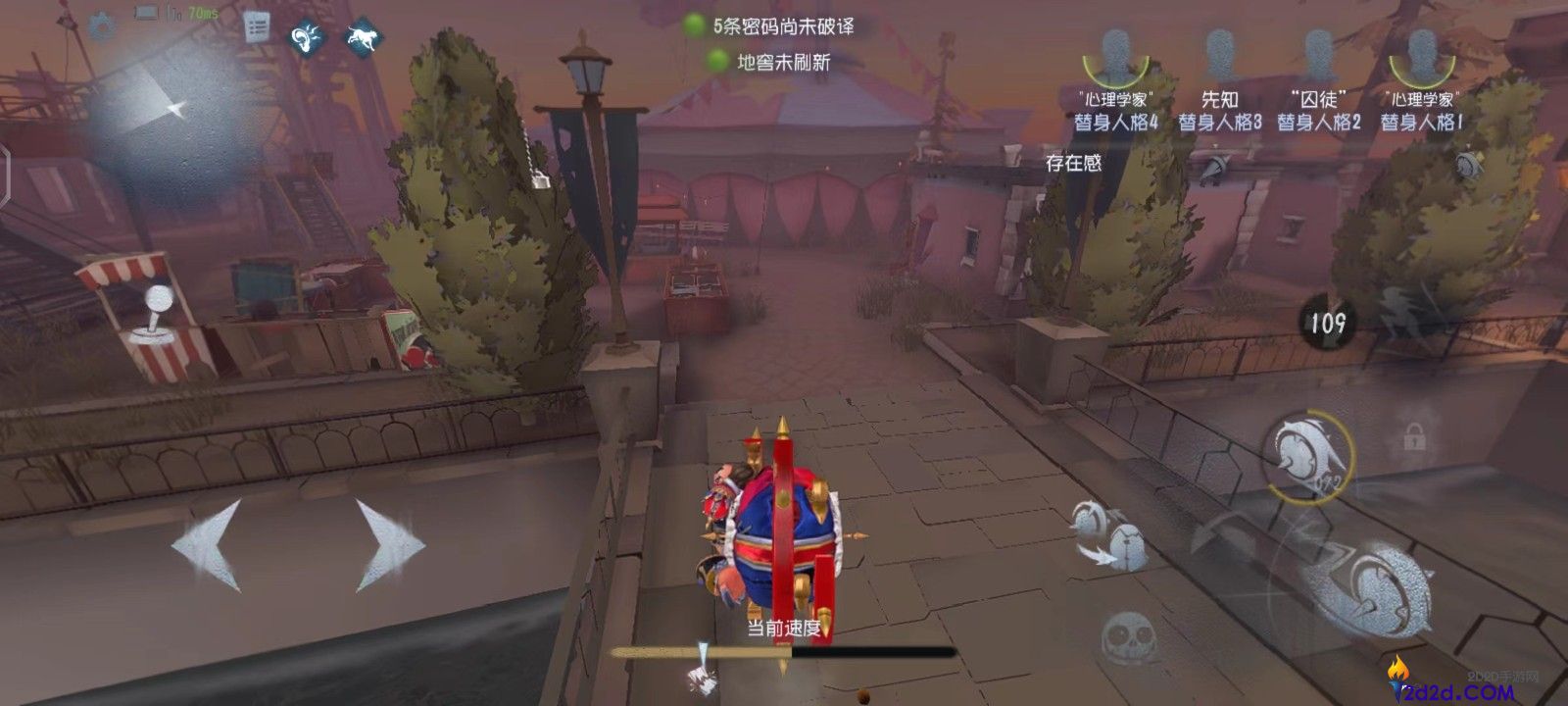Screen dimensions: 1568x706
Task: Select survivor portrait labeled 替身人格4
Action: coord(1116,57)
